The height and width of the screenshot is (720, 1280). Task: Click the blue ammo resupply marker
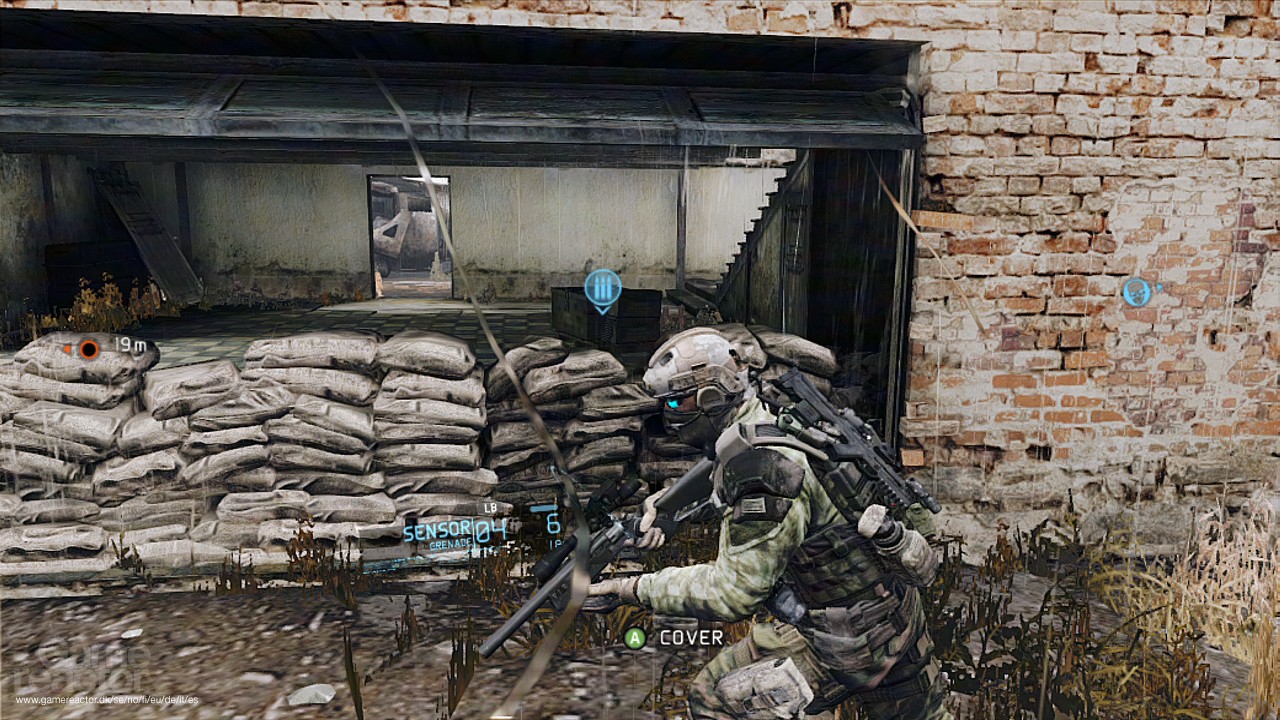602,288
